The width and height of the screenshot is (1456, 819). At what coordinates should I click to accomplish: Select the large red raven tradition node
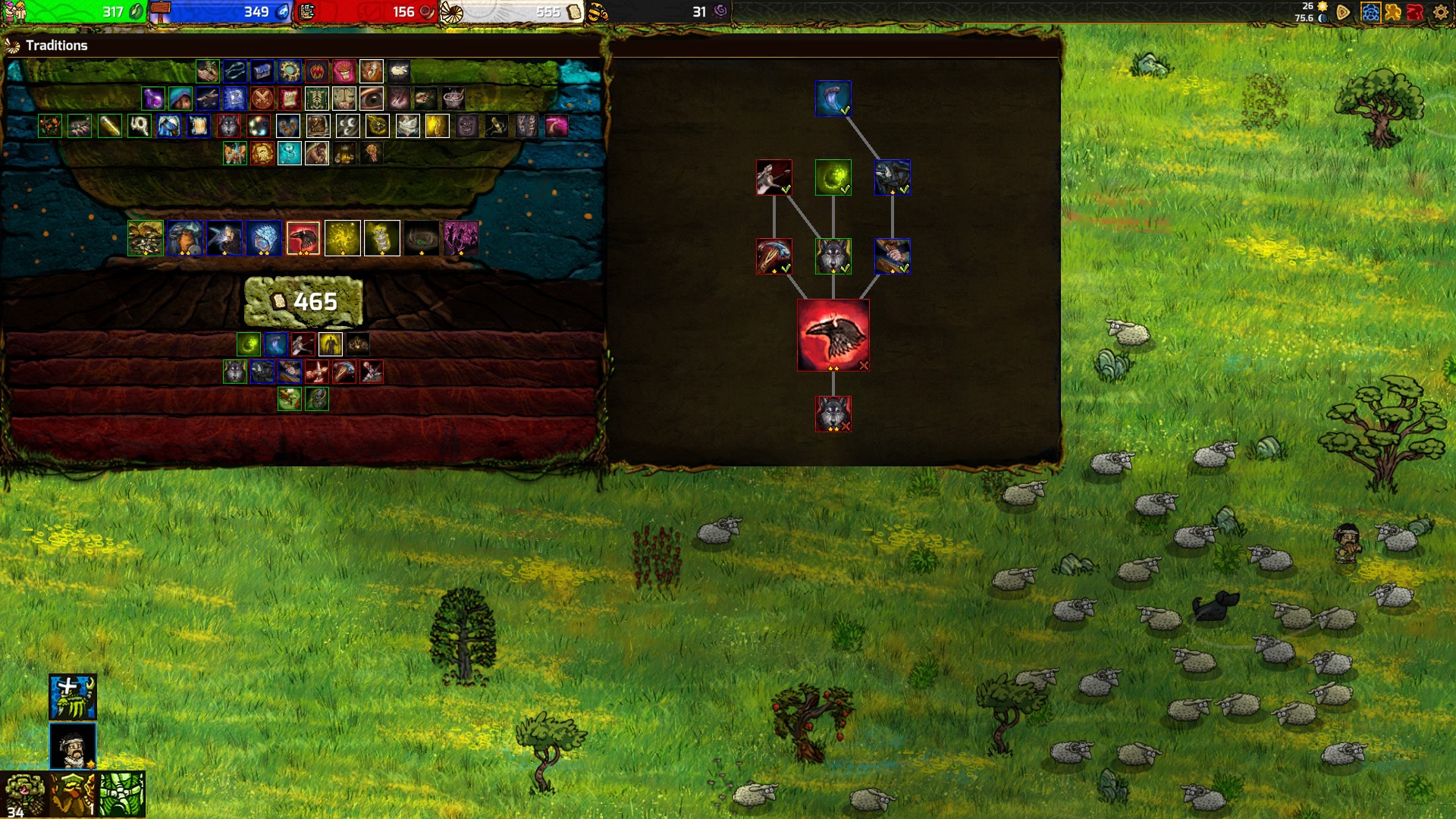[833, 334]
